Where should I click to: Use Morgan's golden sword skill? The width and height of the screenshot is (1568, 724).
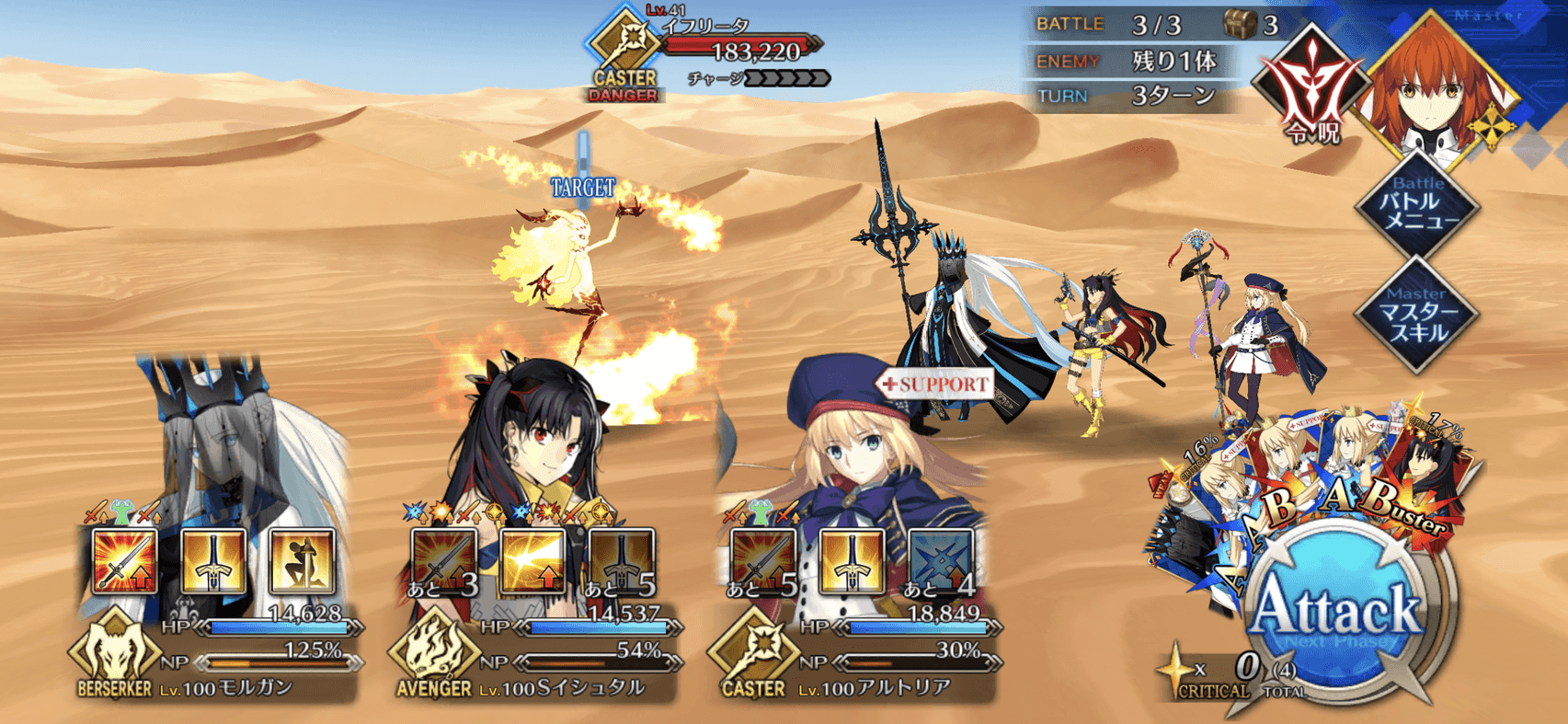(213, 560)
